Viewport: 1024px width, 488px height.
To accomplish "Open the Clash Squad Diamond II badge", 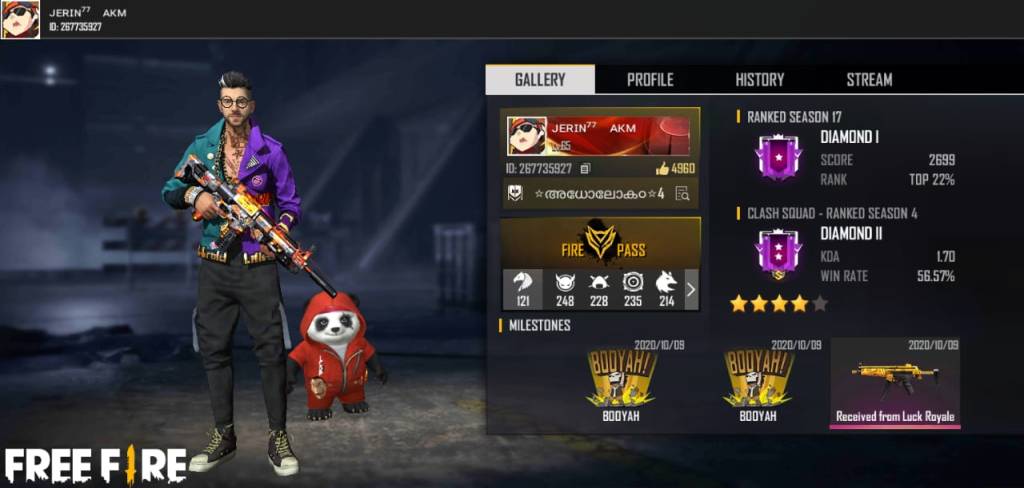I will point(778,254).
